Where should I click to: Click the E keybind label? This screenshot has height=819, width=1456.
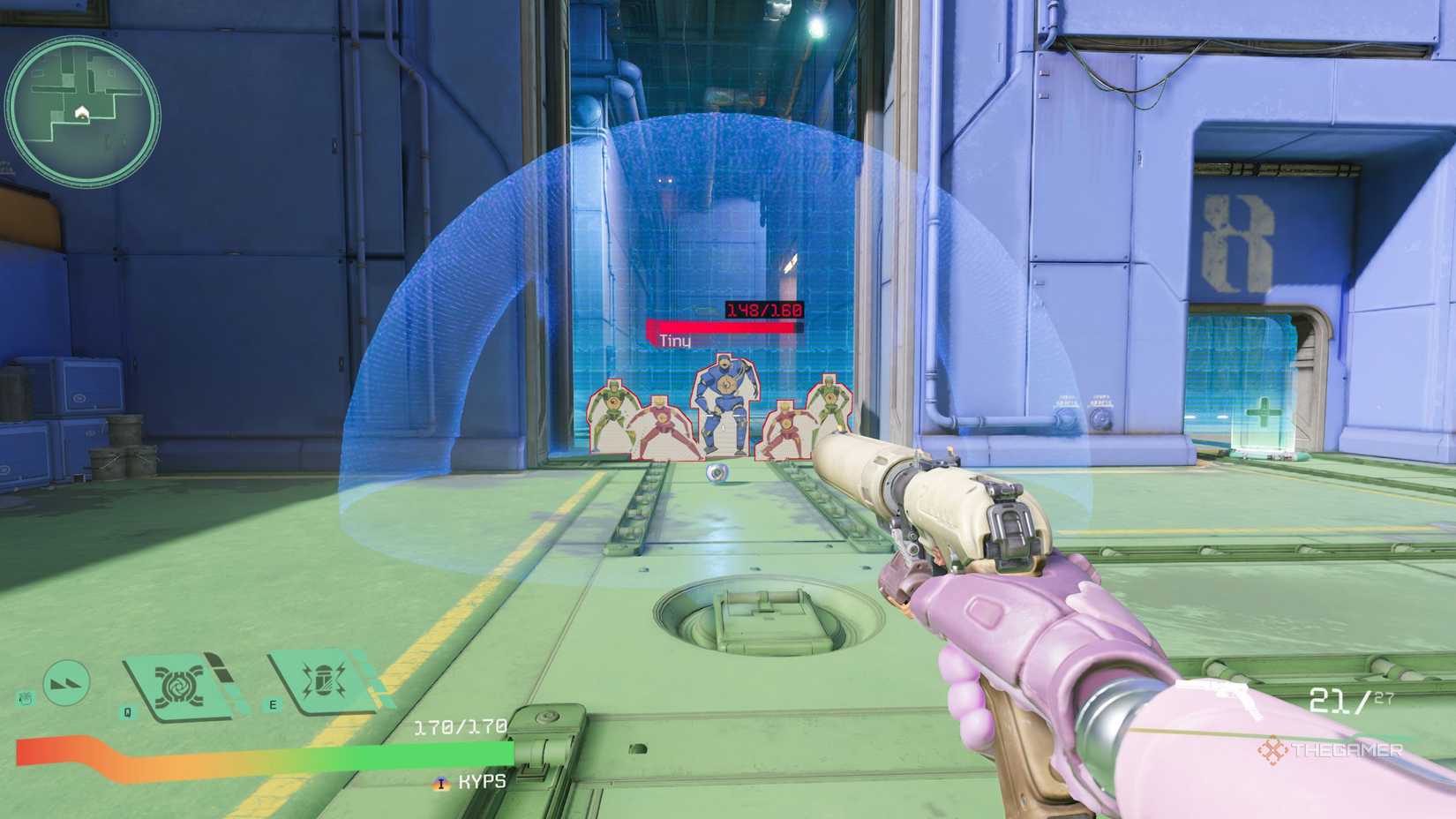point(272,704)
